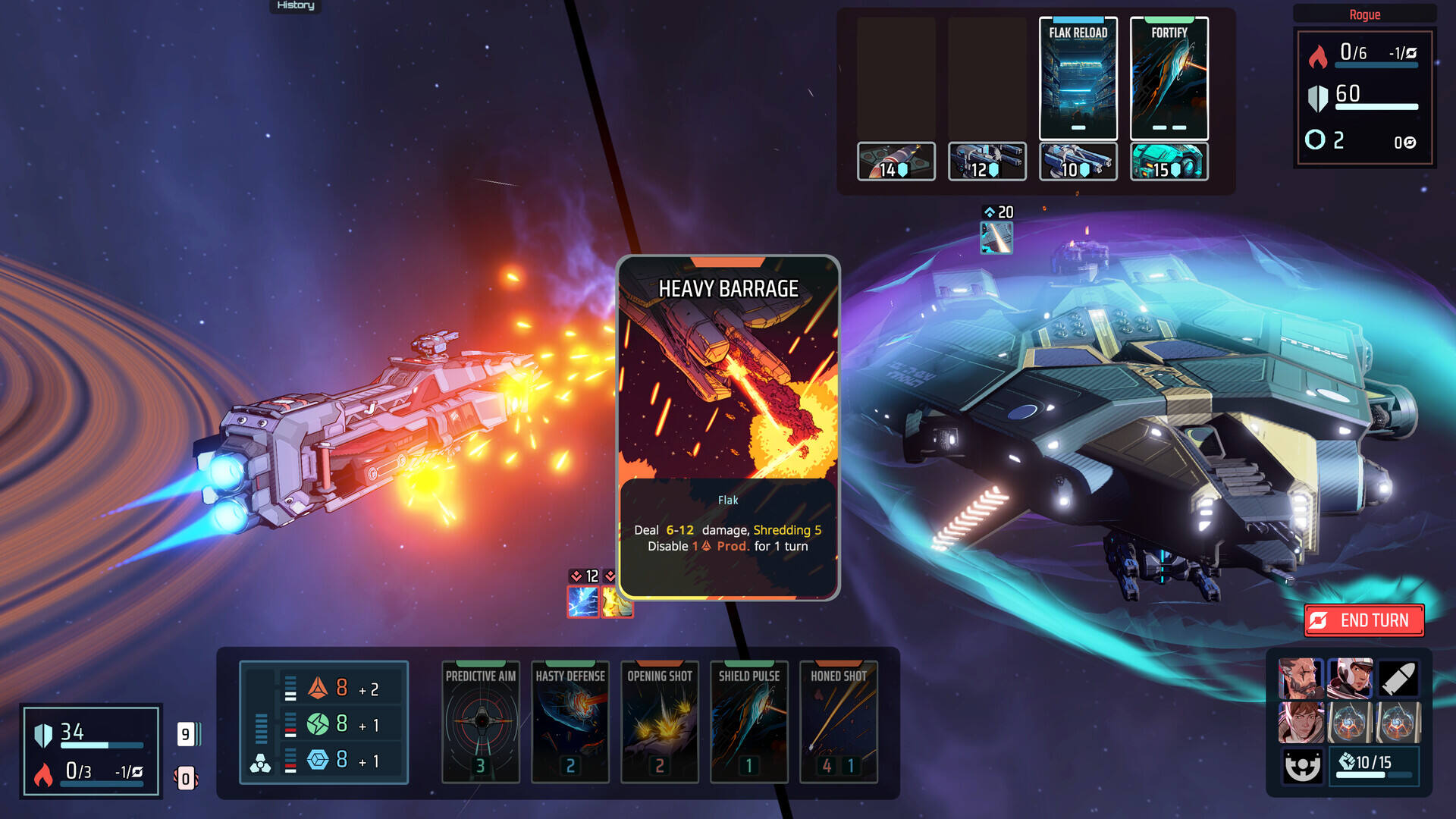Select the green lightning energy row
The height and width of the screenshot is (819, 1456).
(x=341, y=724)
